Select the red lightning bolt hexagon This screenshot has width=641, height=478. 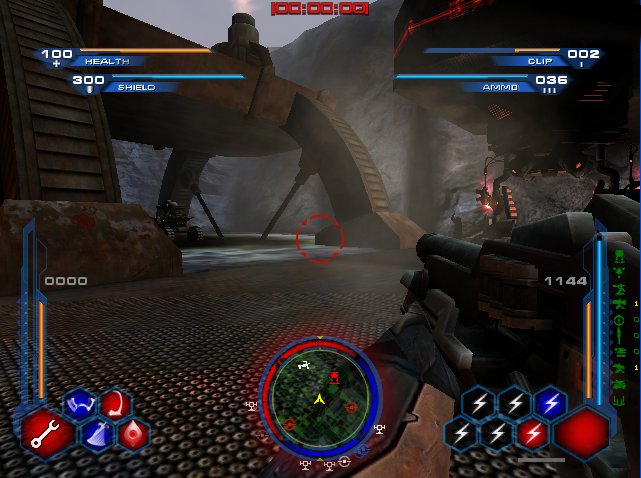click(531, 433)
